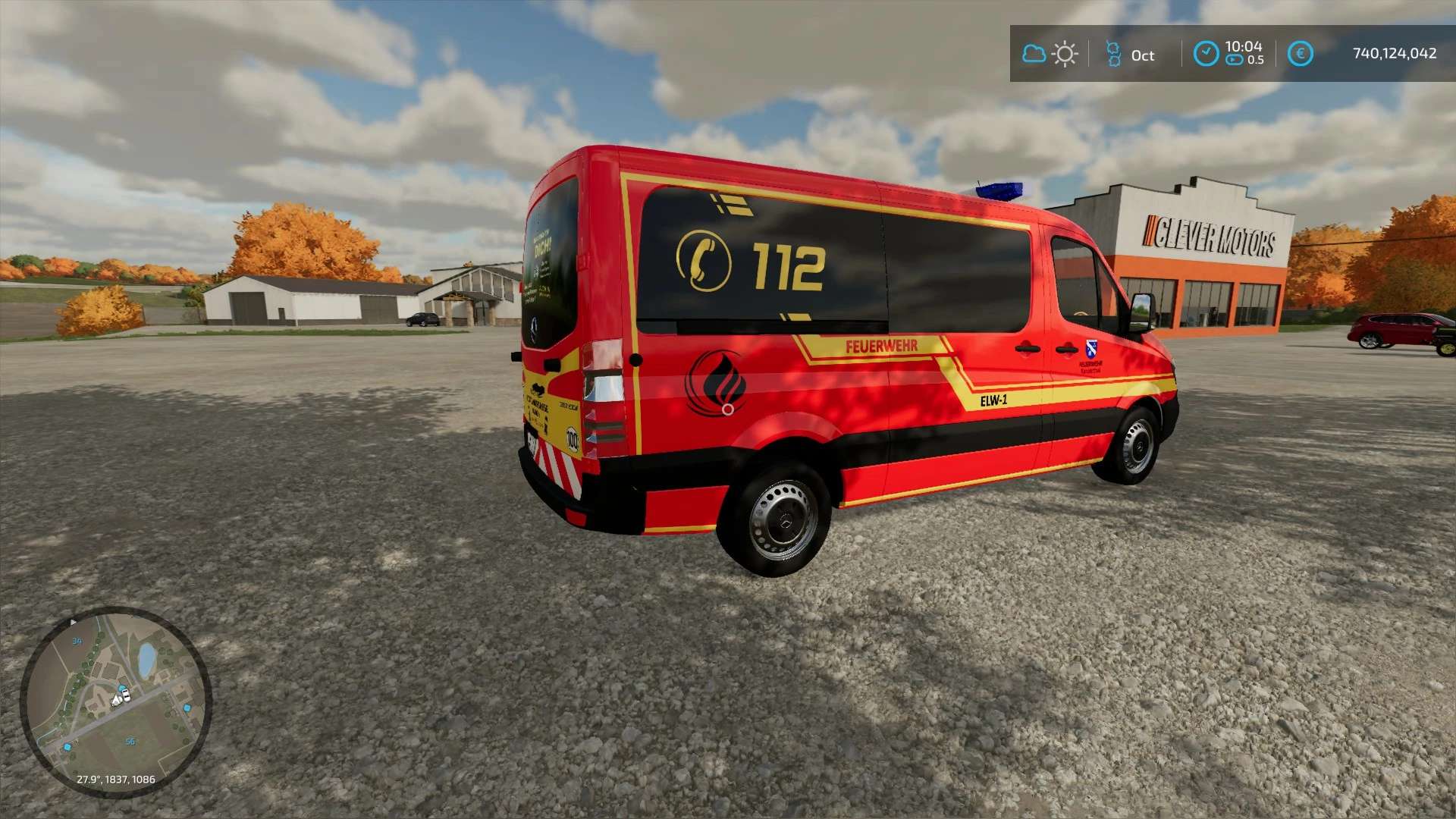1456x819 pixels.
Task: Click the weather forecast cloud and sun icon
Action: pos(1050,54)
